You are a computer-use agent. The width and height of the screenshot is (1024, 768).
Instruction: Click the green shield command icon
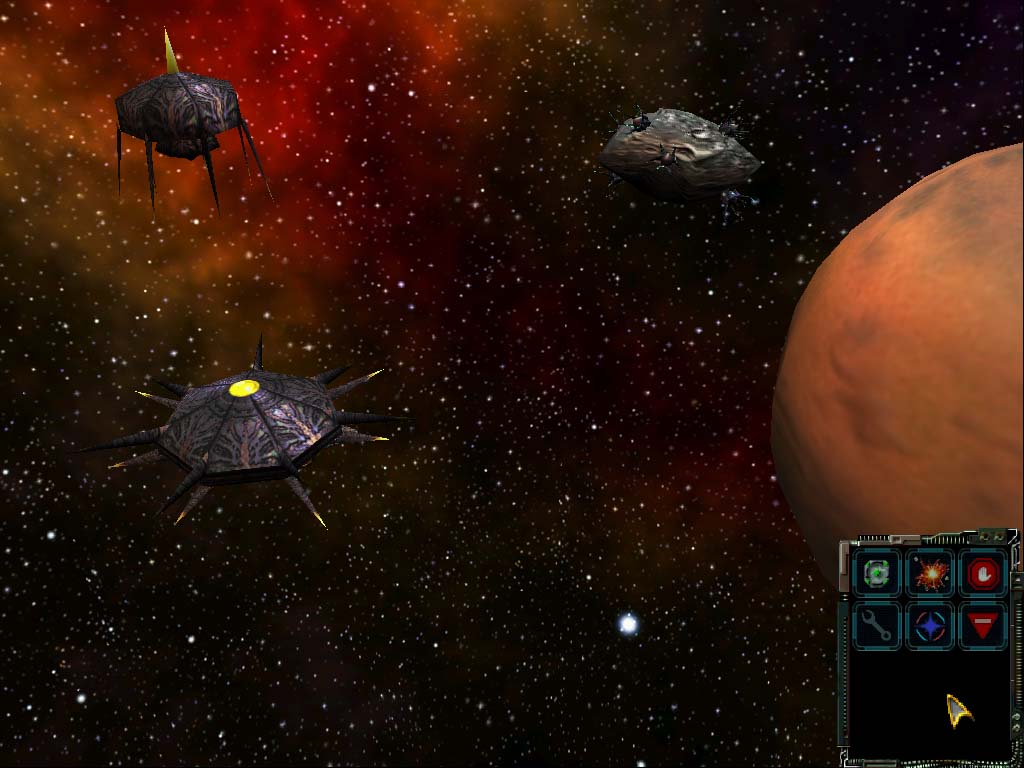point(877,574)
